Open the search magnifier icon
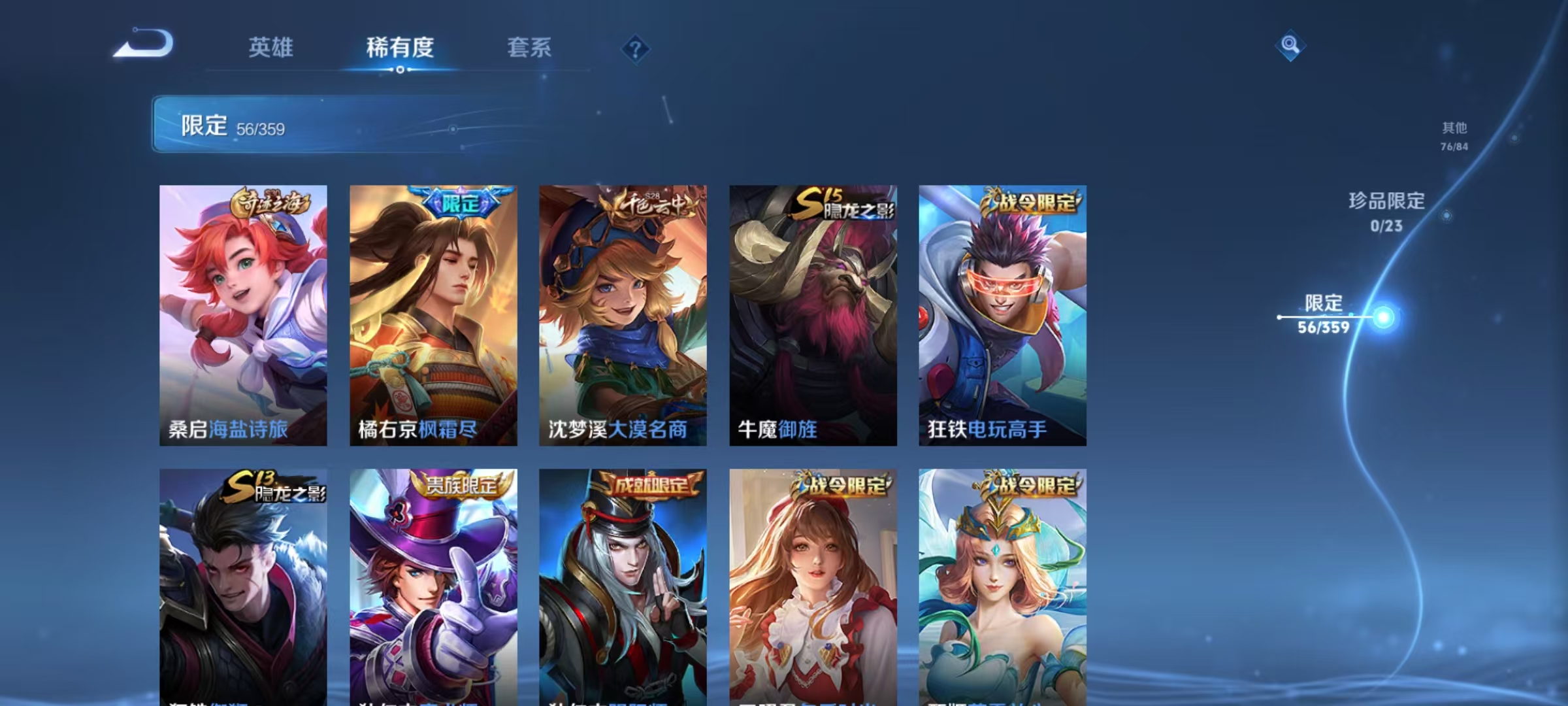Viewport: 1568px width, 706px height. (x=1289, y=46)
